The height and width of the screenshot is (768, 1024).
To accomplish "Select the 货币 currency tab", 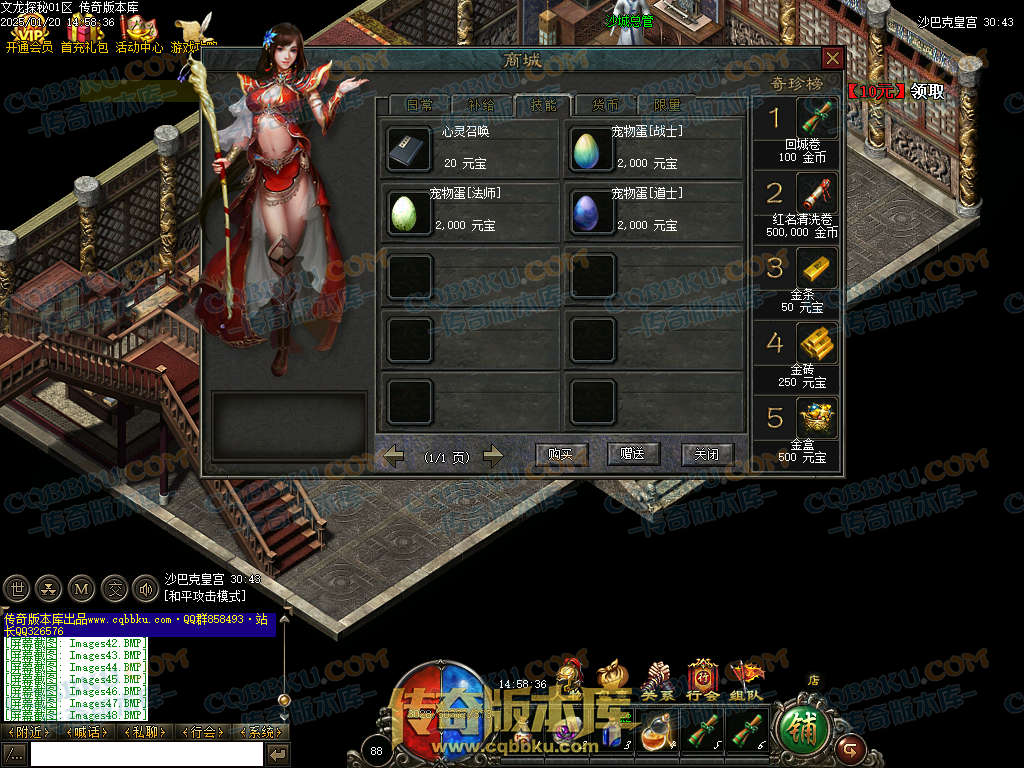I will (605, 105).
